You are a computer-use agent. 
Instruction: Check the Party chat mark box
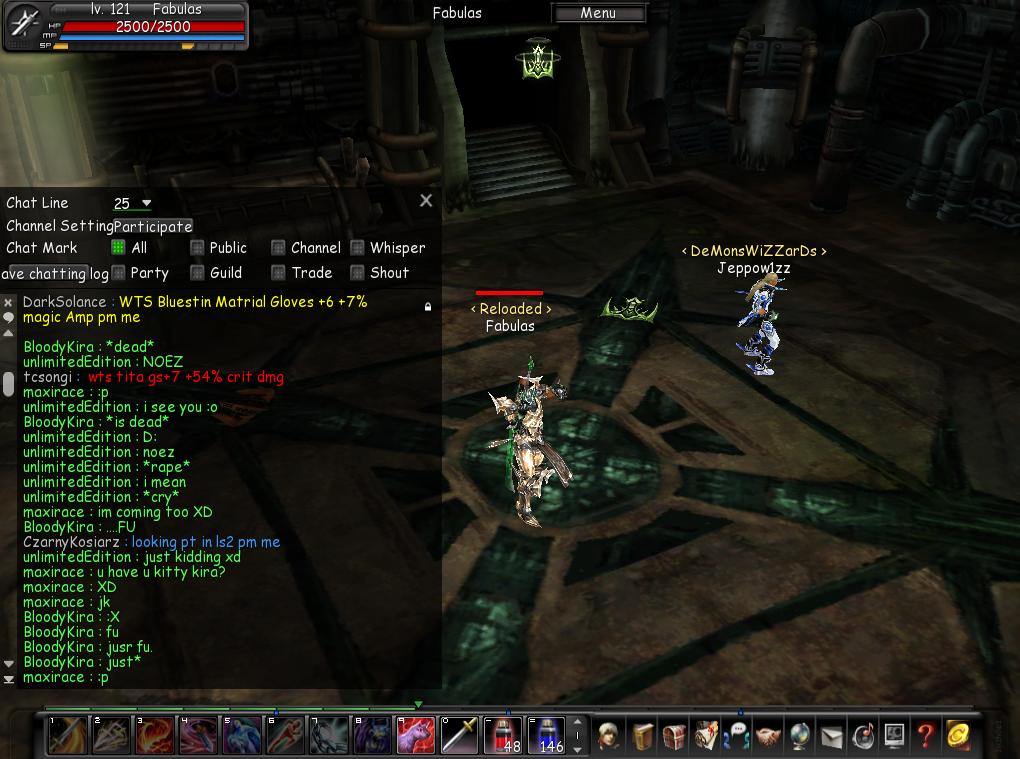click(118, 272)
